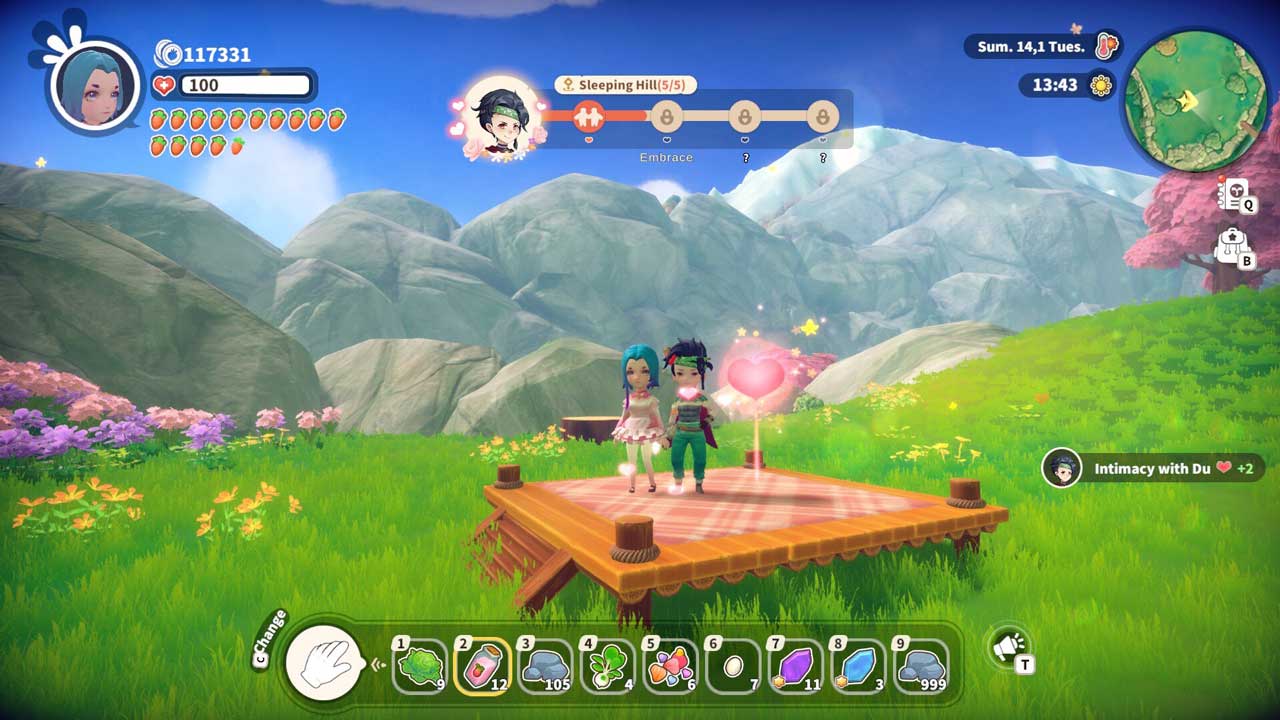The height and width of the screenshot is (720, 1280).
Task: Select the blue crystal slot
Action: pos(858,665)
